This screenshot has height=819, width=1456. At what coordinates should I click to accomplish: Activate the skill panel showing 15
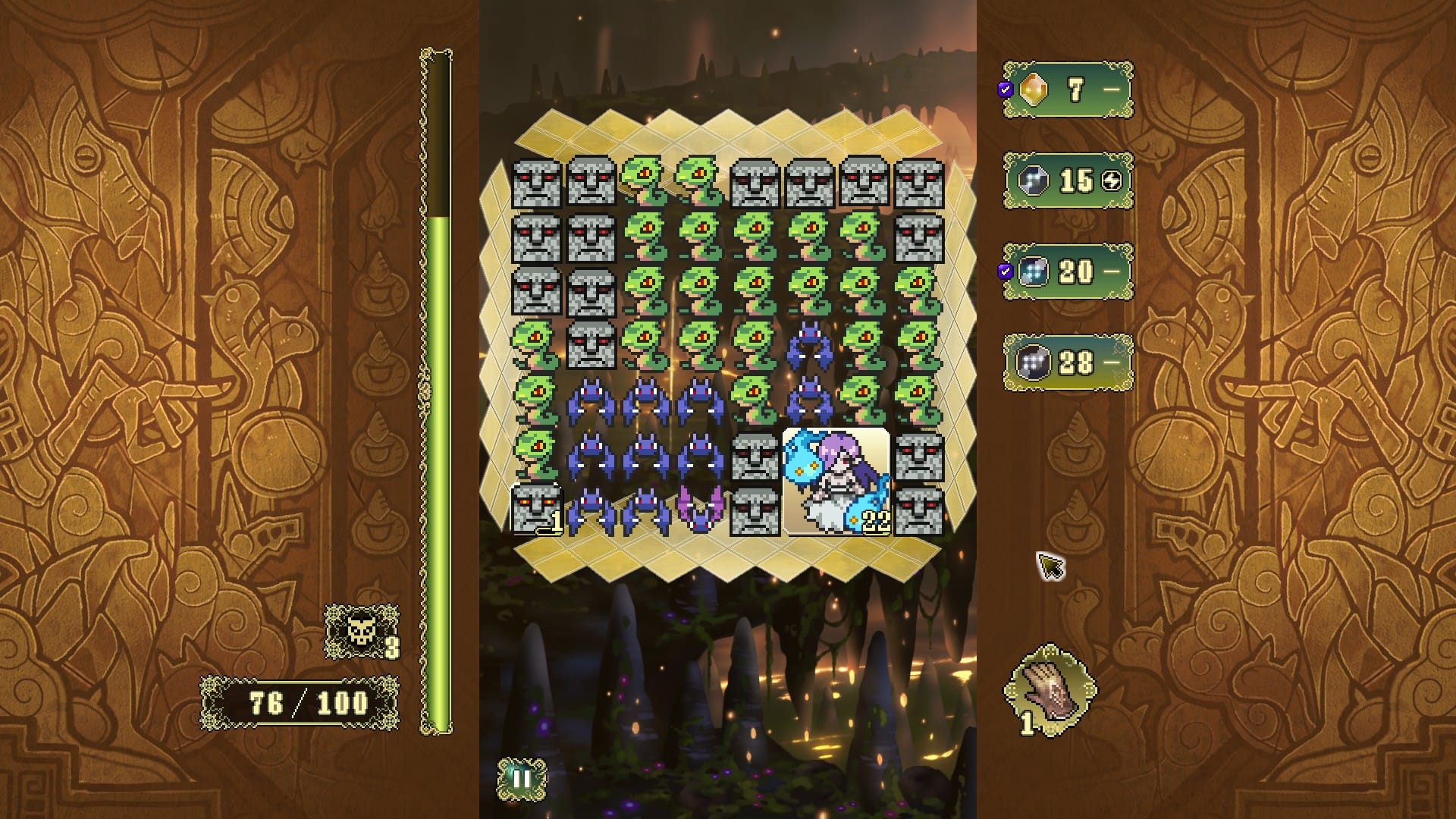[1068, 180]
